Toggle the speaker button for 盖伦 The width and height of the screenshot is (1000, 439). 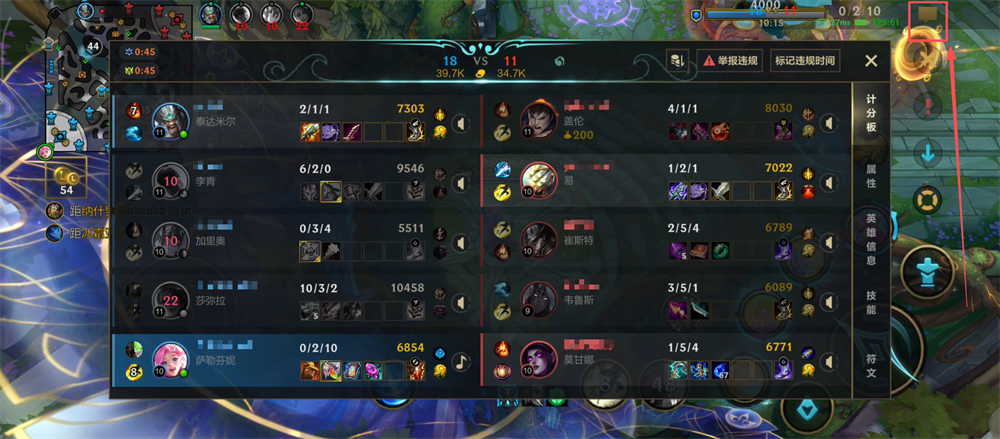tap(828, 124)
